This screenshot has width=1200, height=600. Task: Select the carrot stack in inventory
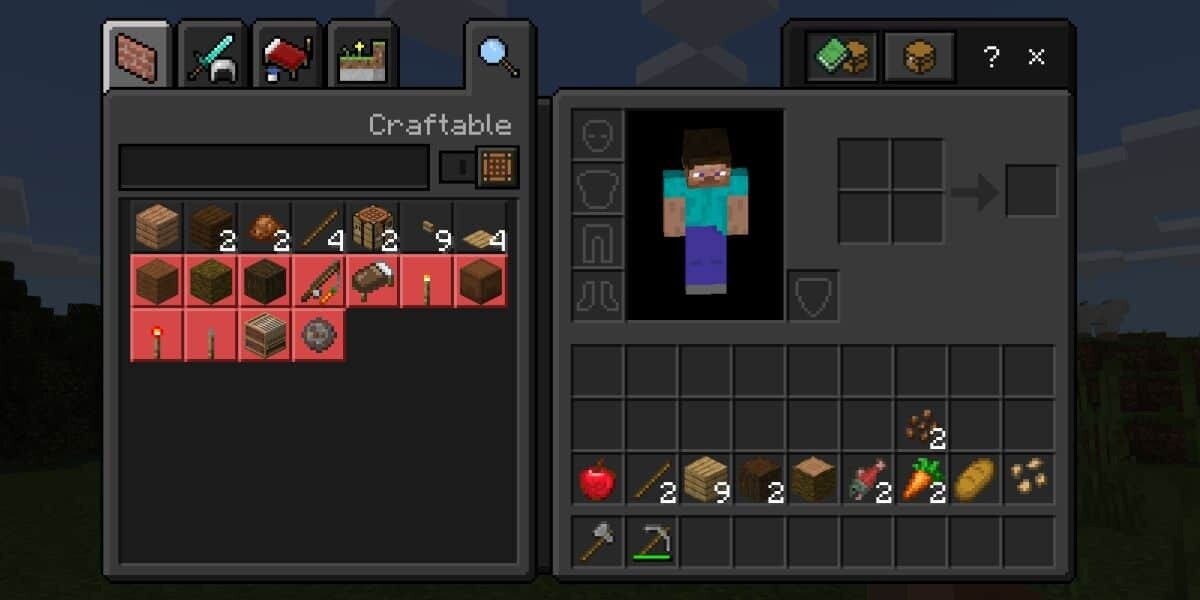[x=921, y=481]
